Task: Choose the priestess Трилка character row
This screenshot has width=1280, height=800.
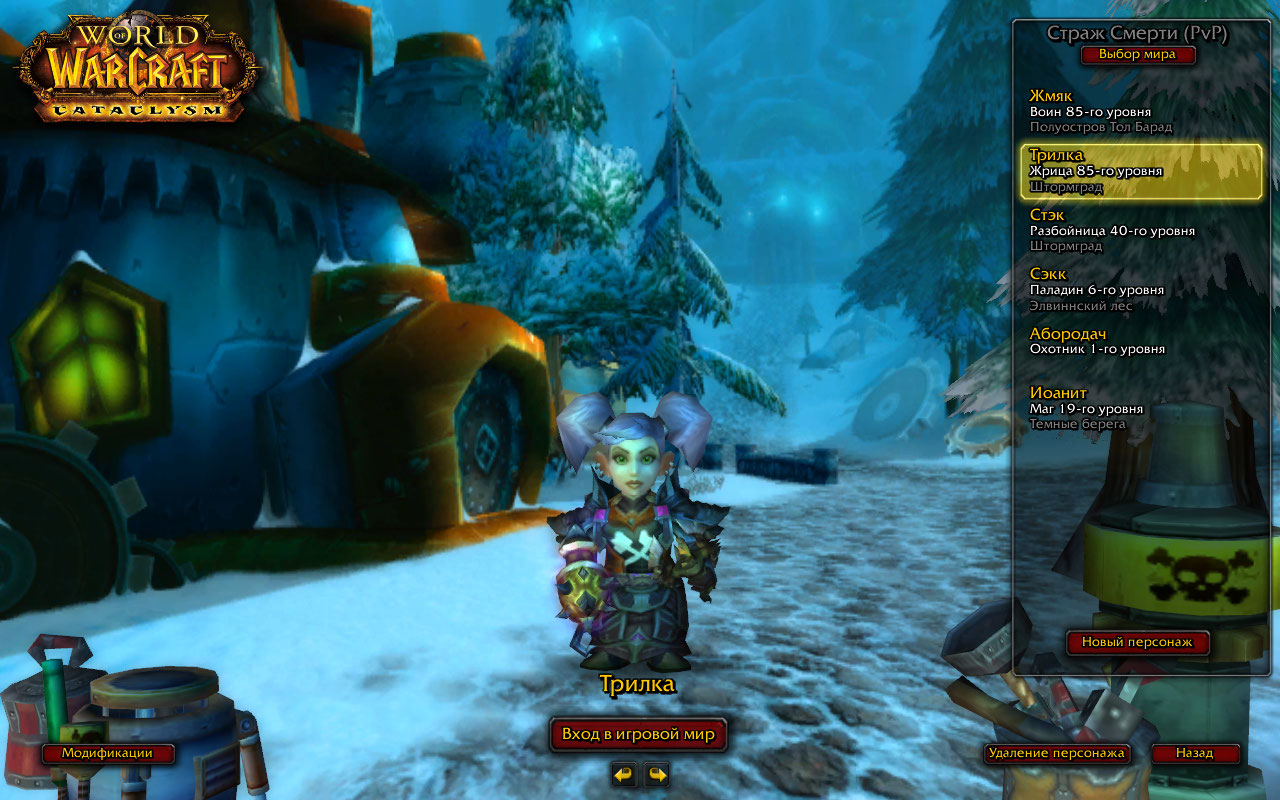Action: pyautogui.click(x=1141, y=171)
